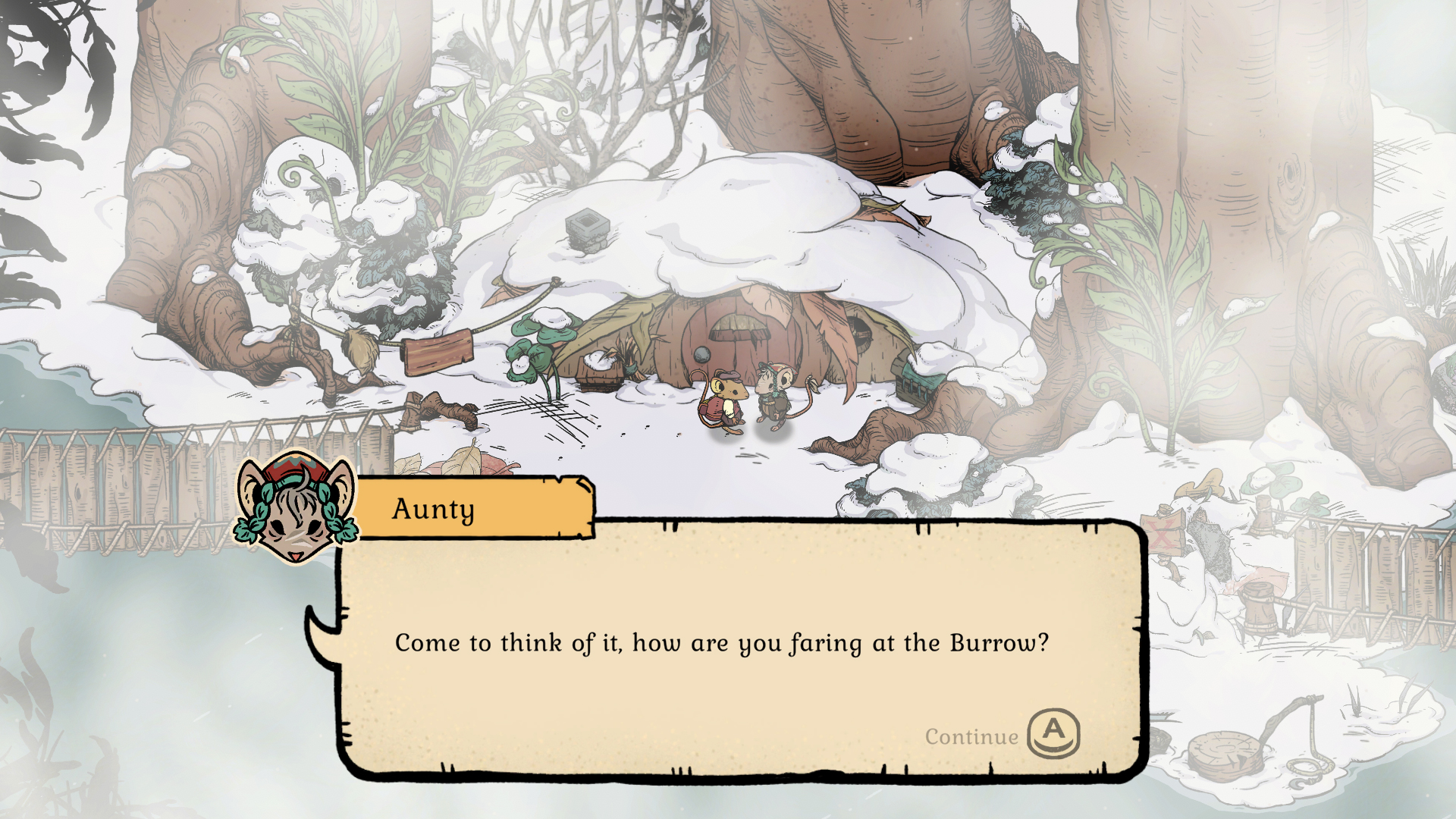The width and height of the screenshot is (1456, 819).
Task: Click the chimney atop the snowy burrow
Action: pyautogui.click(x=585, y=229)
